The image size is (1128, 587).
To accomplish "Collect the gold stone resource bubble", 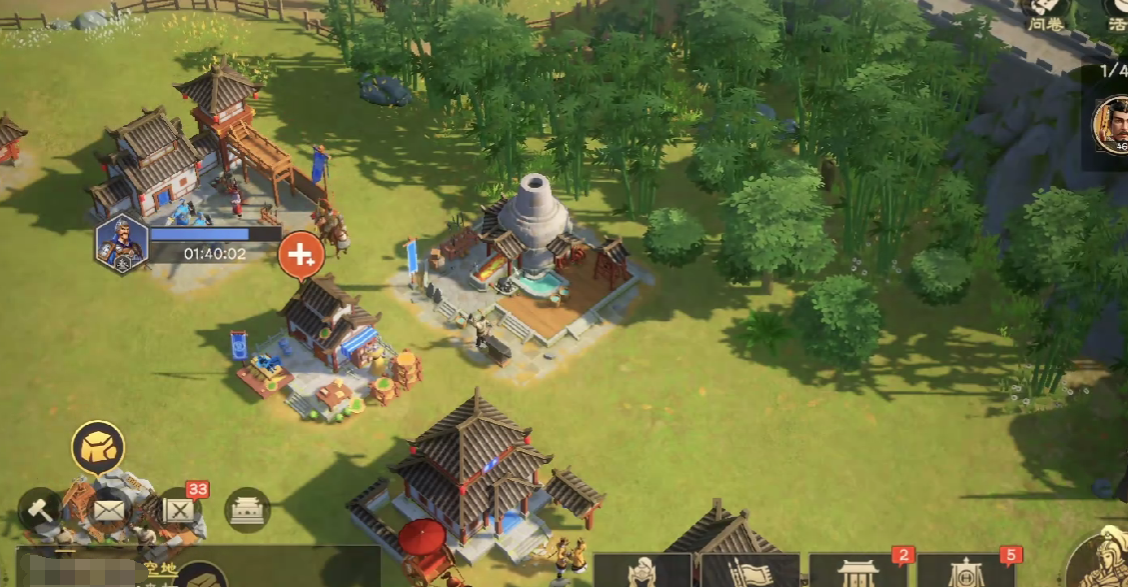I will [x=98, y=447].
